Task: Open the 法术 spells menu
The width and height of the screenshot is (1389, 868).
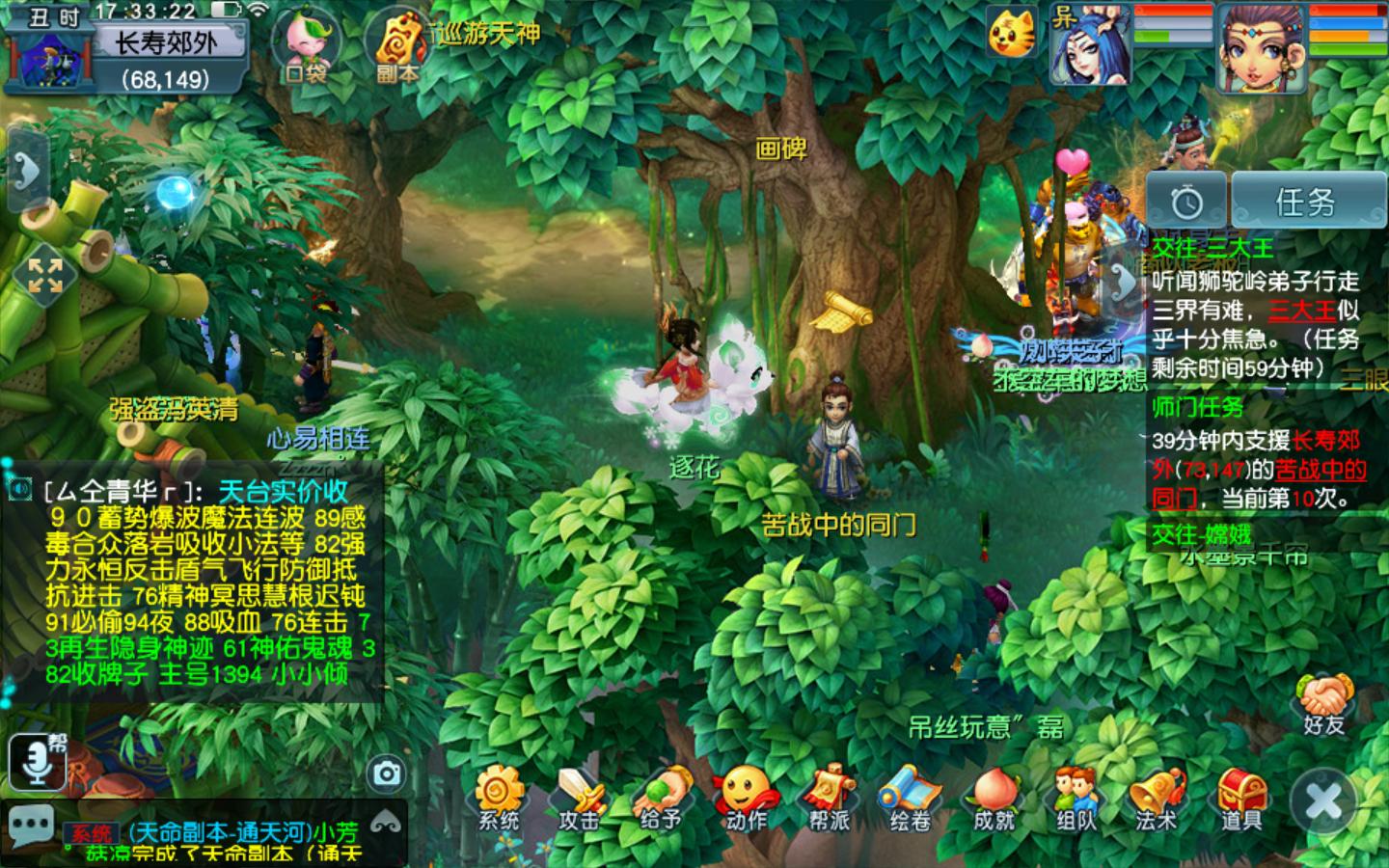Action: [x=1157, y=798]
